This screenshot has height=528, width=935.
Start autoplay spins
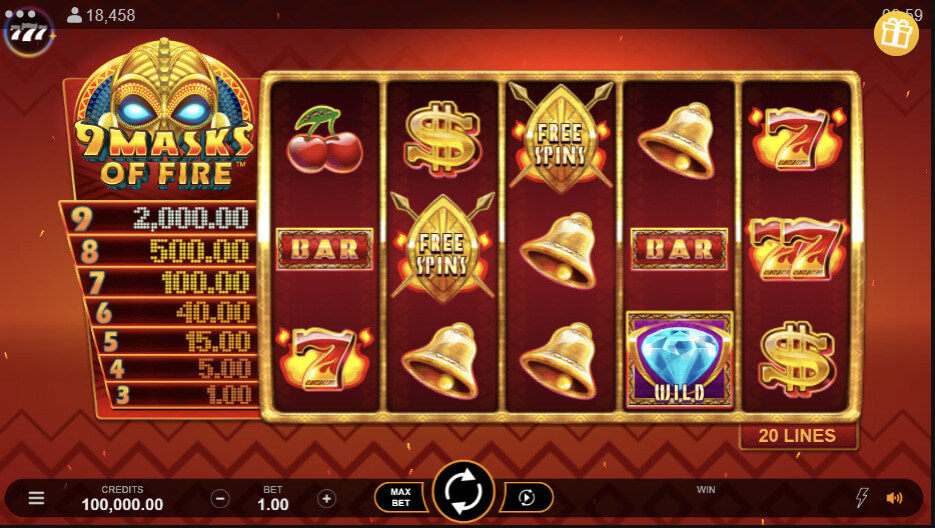point(527,497)
